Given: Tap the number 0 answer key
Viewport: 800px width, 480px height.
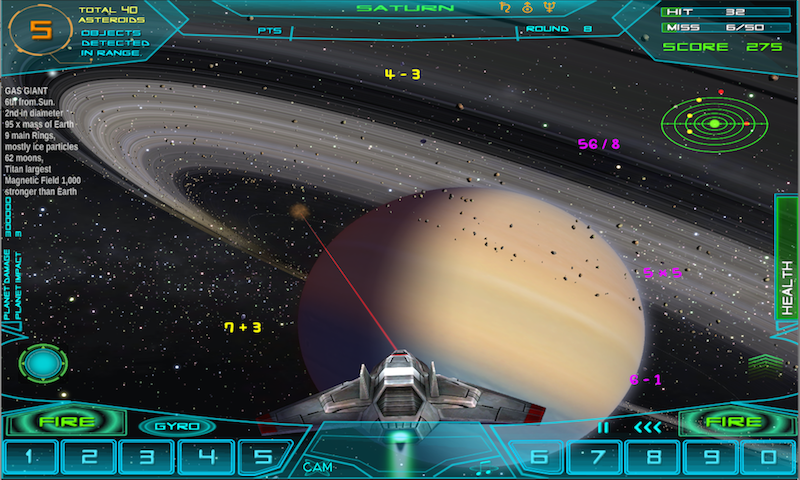Looking at the screenshot, I should click(768, 458).
